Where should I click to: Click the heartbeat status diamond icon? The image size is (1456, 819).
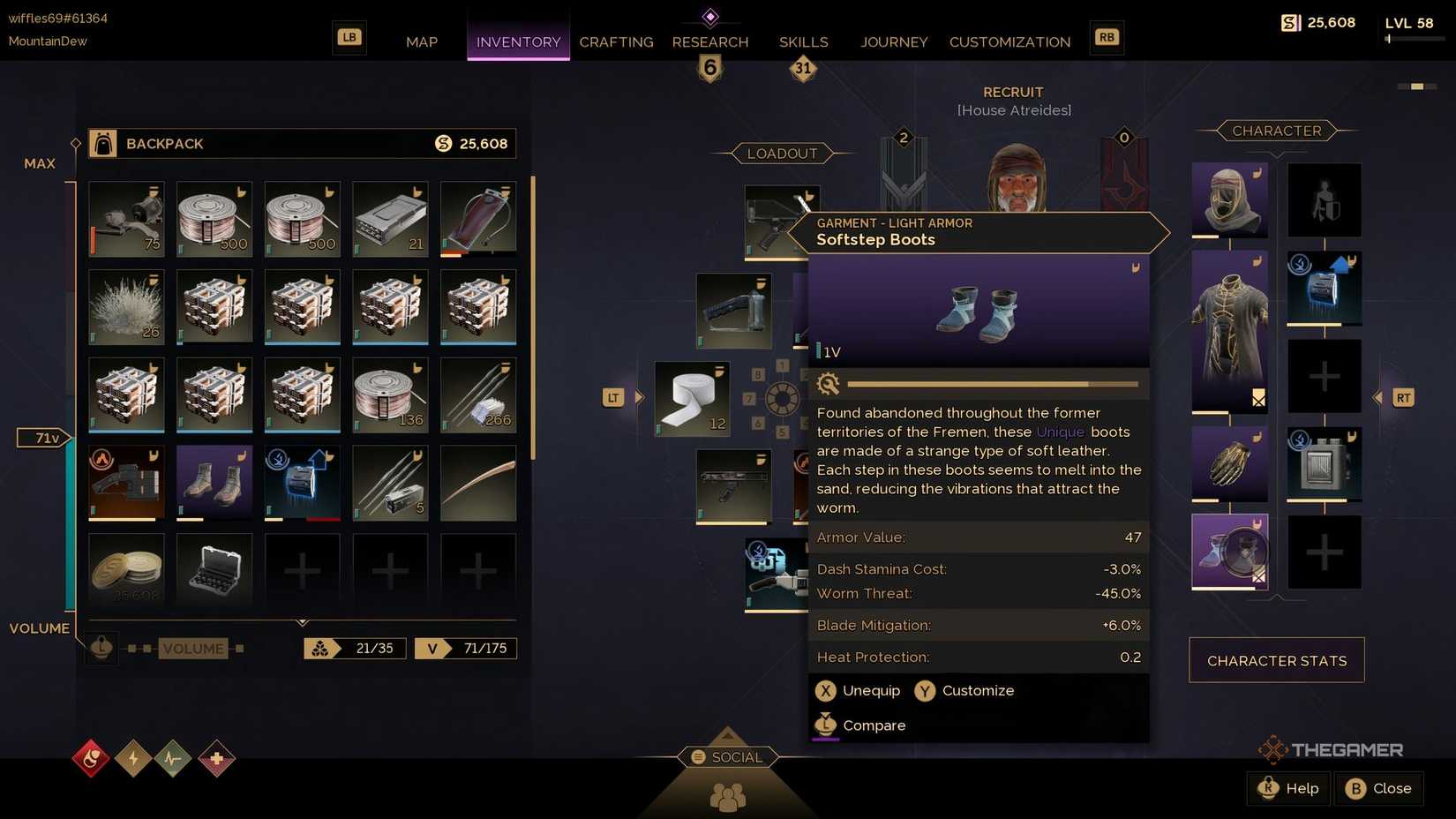[174, 758]
